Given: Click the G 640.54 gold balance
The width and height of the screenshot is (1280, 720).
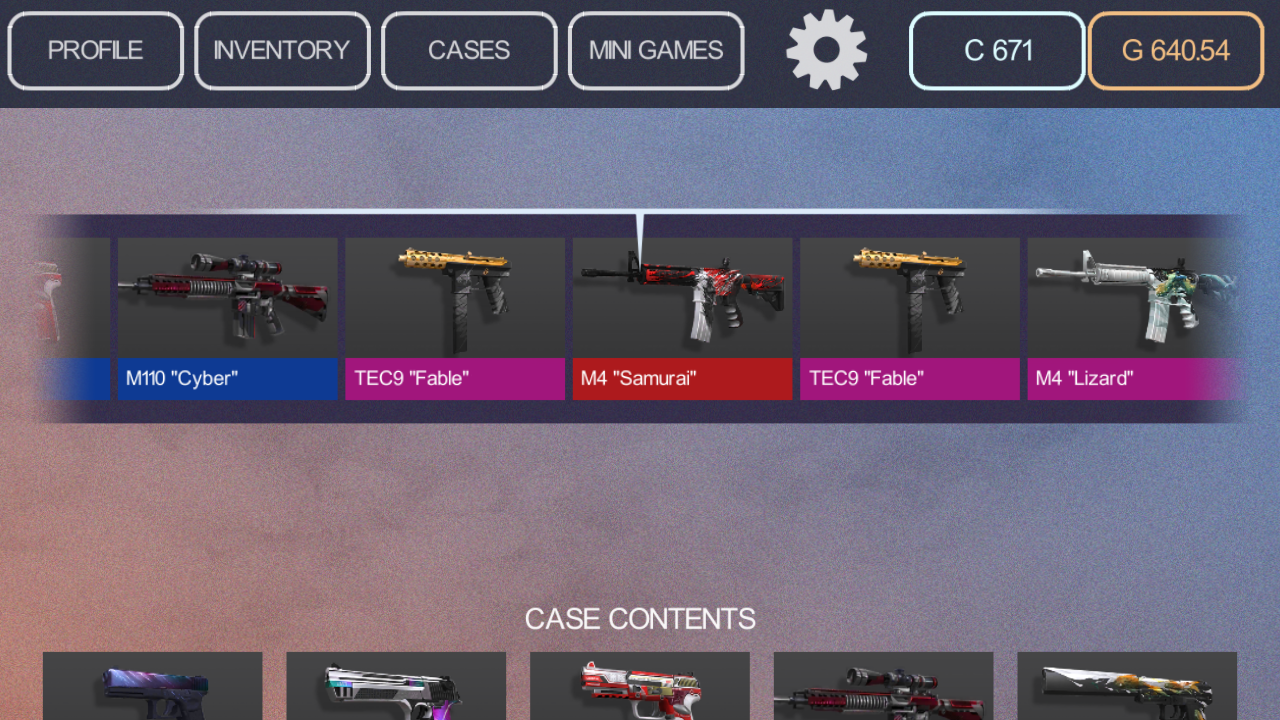Looking at the screenshot, I should pos(1175,50).
